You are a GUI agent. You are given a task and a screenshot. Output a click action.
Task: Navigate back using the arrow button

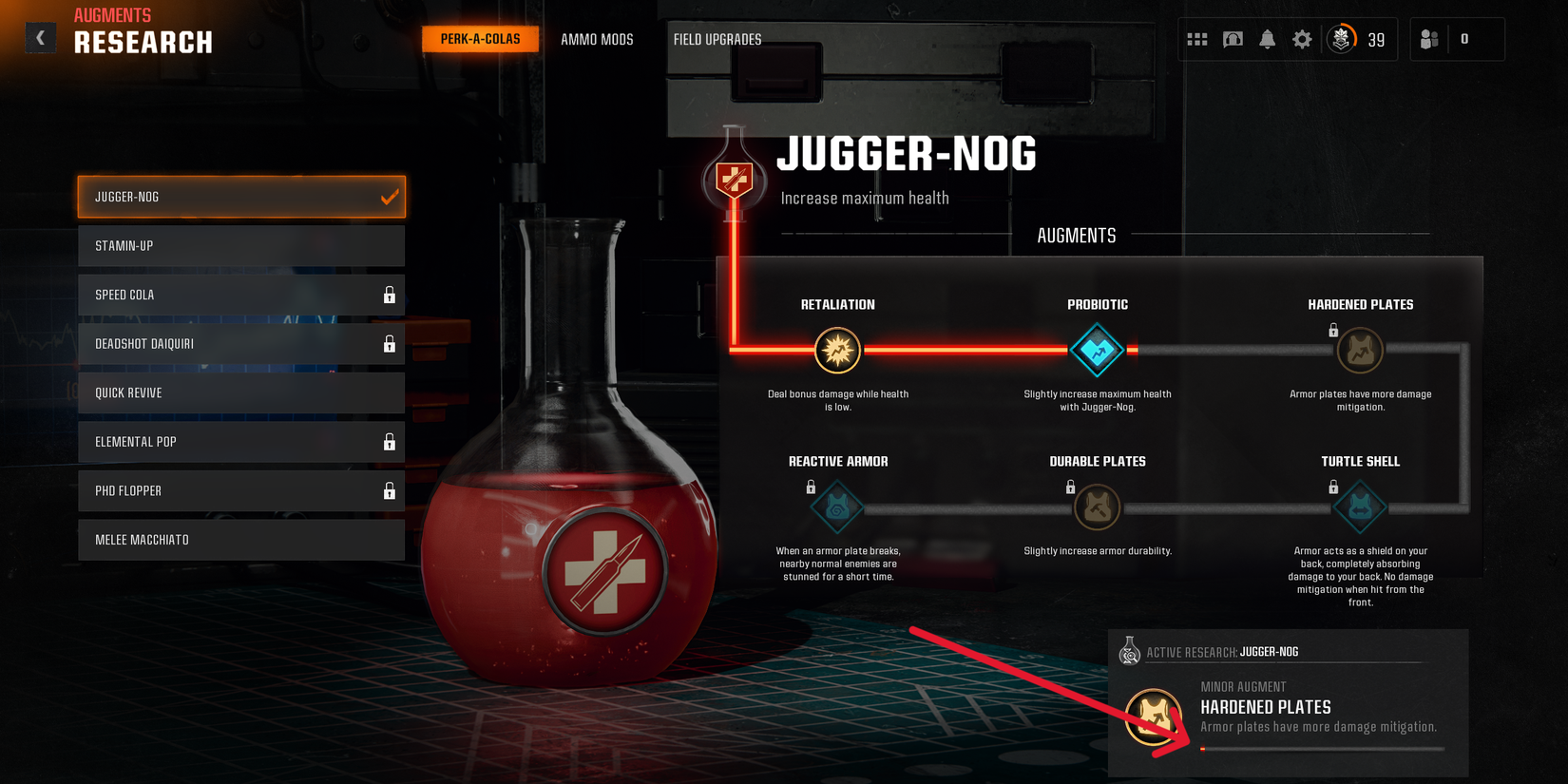[x=40, y=36]
